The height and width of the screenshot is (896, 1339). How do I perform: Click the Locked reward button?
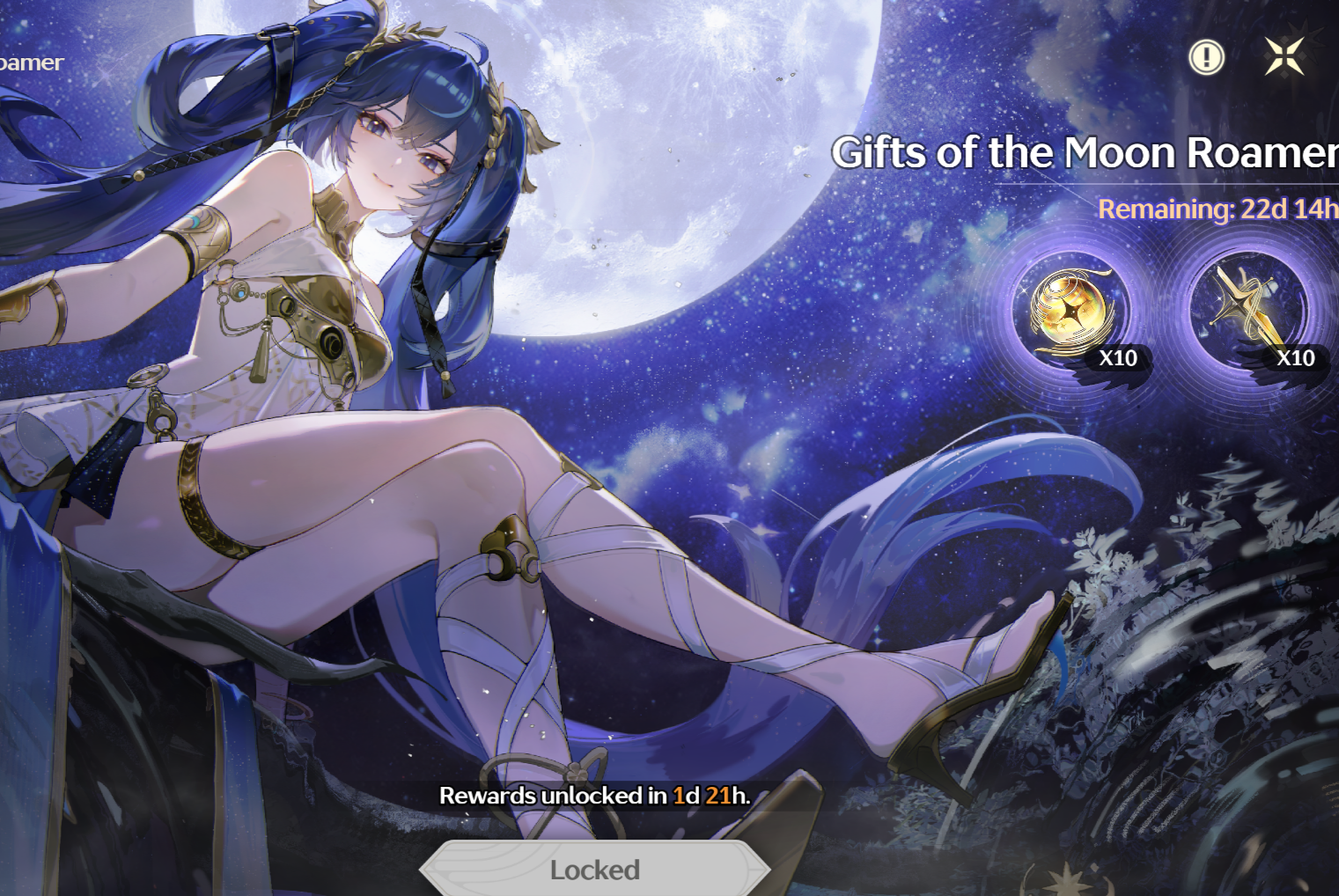click(x=595, y=869)
